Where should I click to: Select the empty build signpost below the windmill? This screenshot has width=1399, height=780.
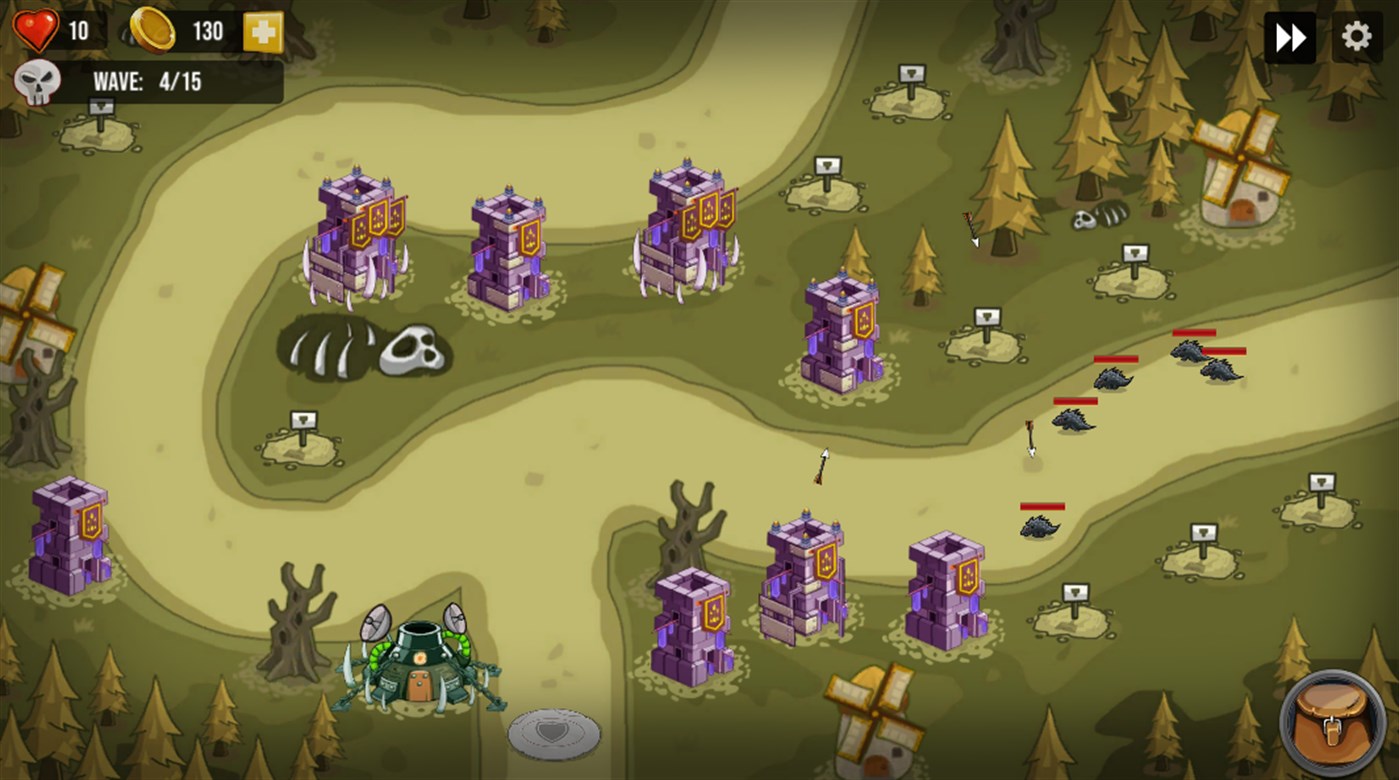[x=1136, y=253]
